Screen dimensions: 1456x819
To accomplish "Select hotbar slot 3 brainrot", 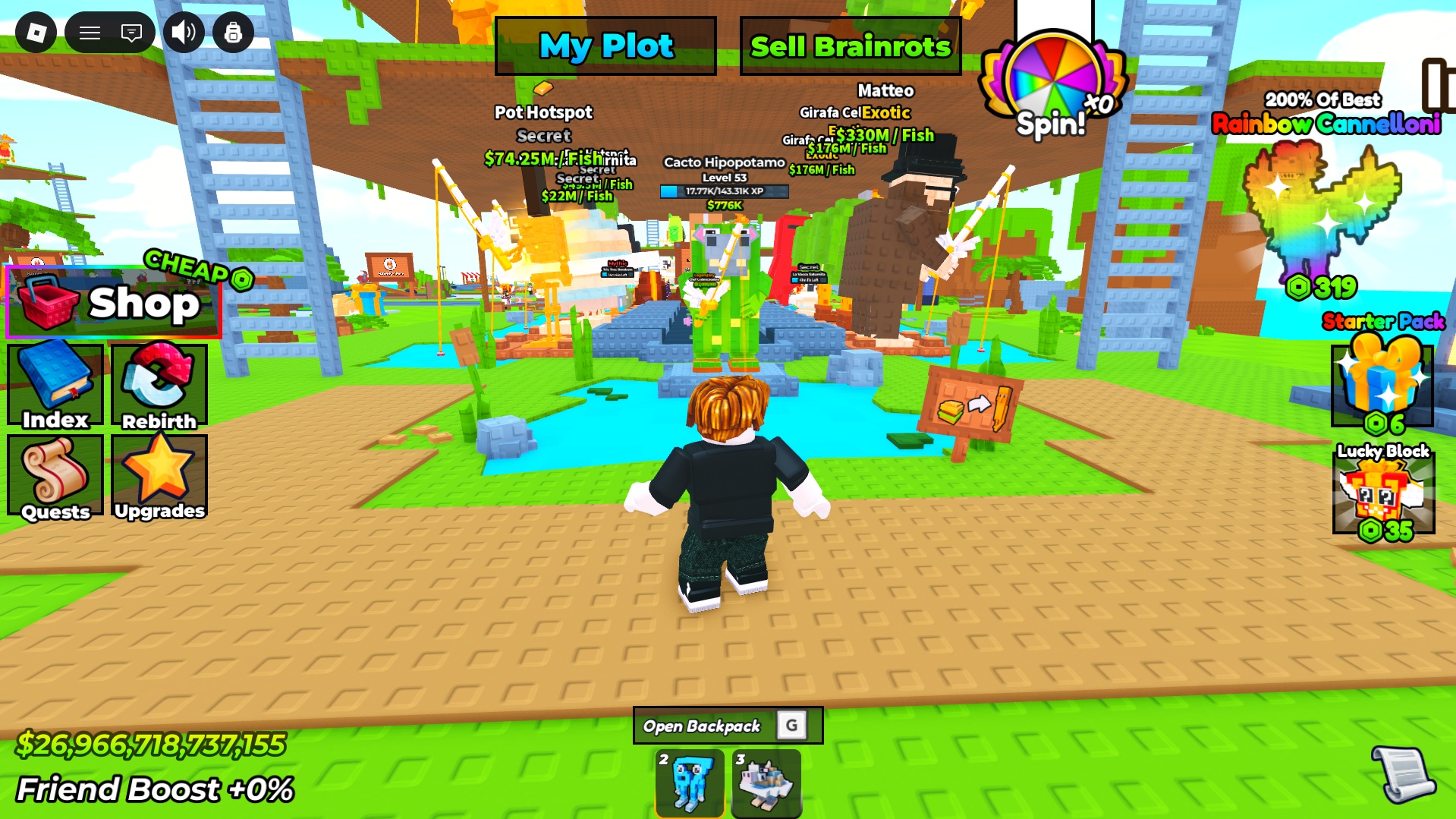I will point(766,783).
